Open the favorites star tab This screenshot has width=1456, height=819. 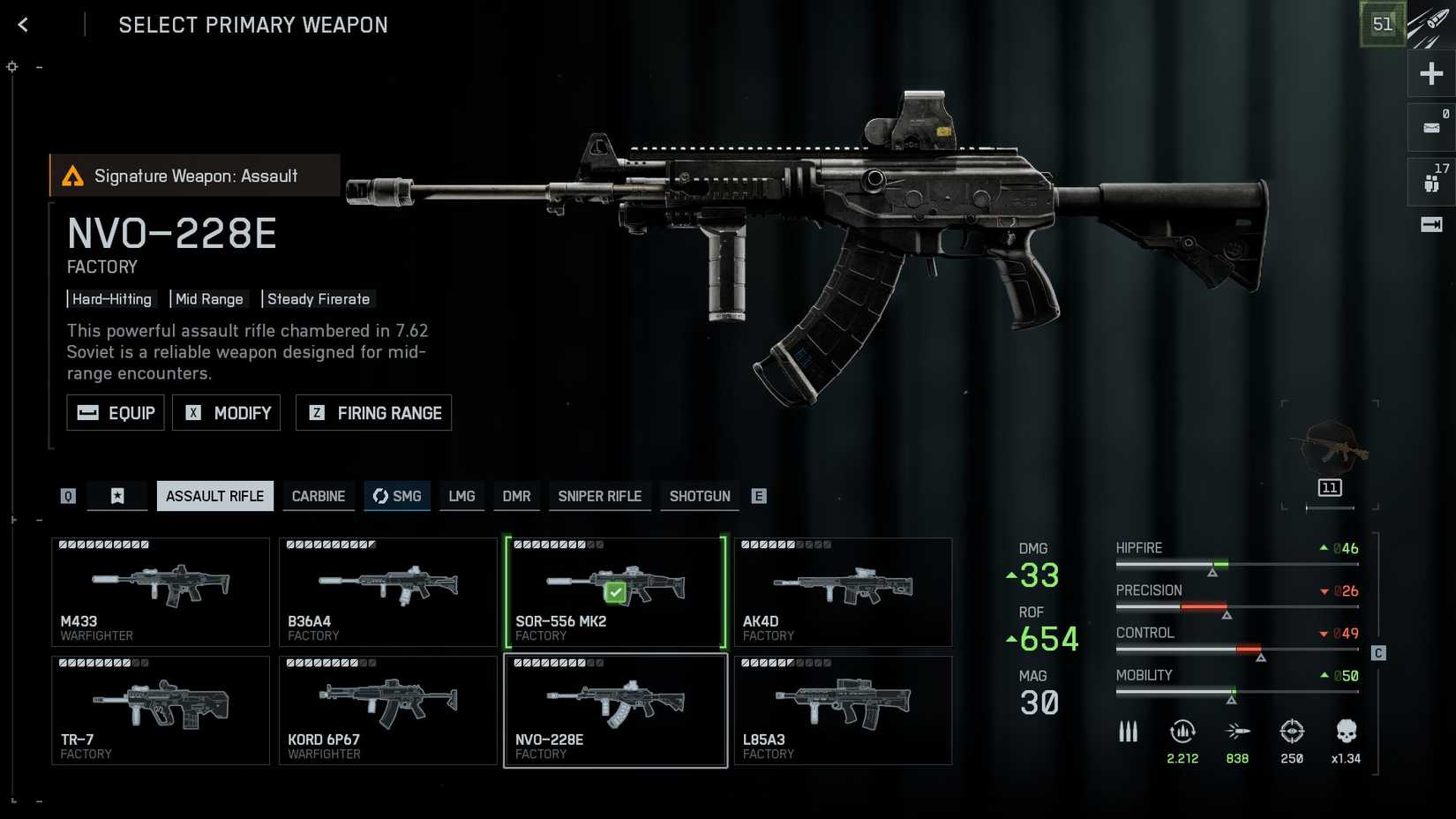tap(117, 496)
